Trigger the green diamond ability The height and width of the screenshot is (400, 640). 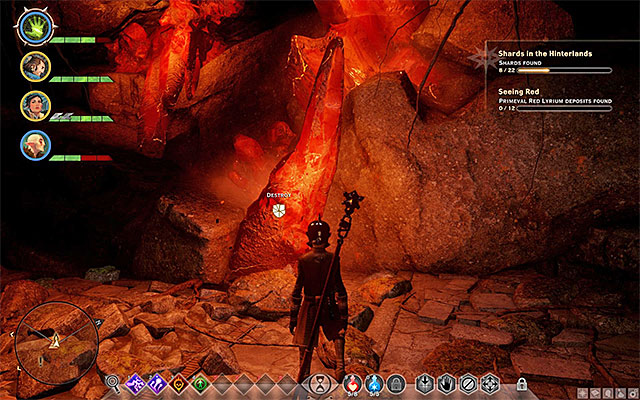coord(201,382)
